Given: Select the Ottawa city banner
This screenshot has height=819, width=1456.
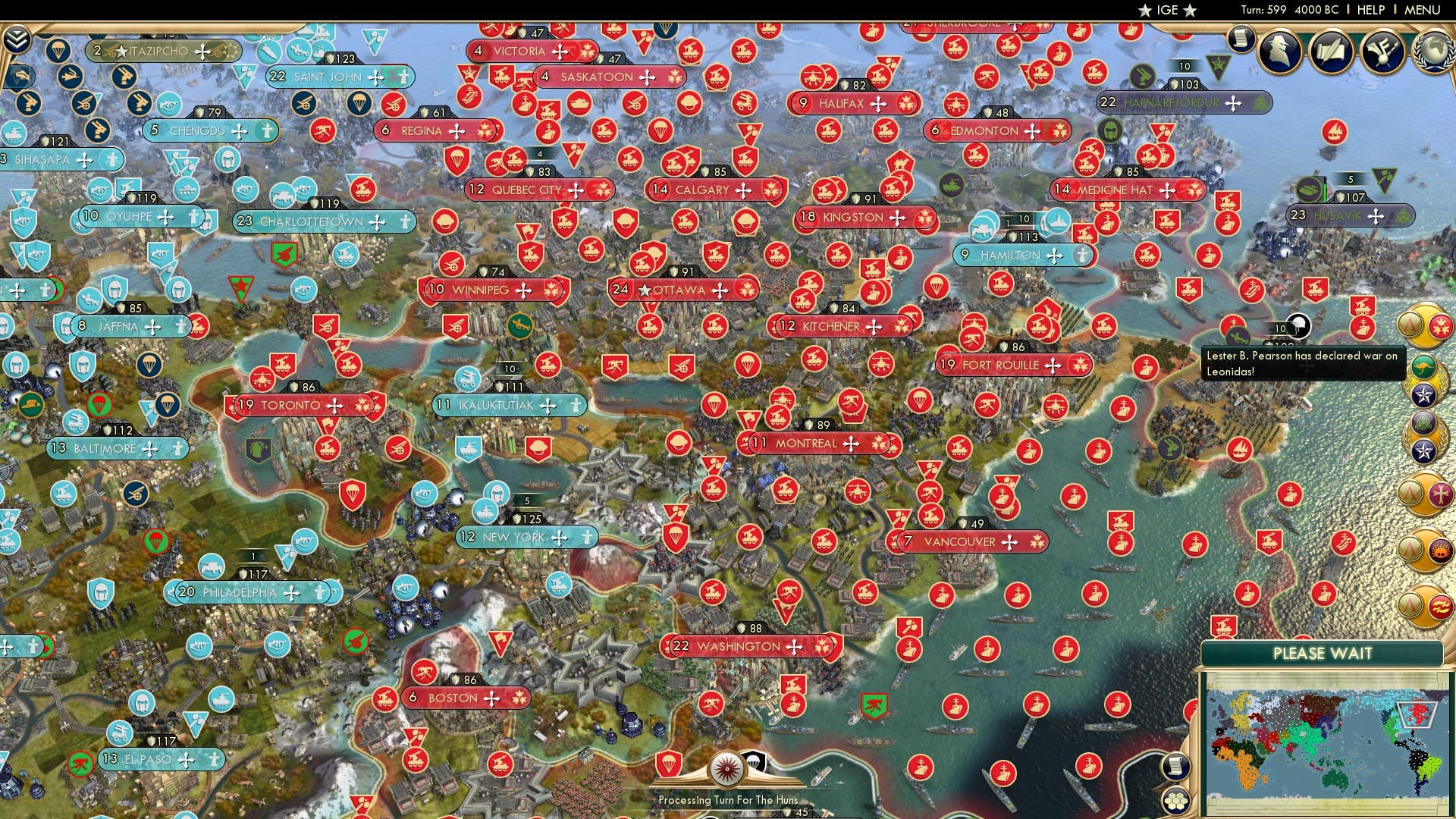Looking at the screenshot, I should (681, 290).
